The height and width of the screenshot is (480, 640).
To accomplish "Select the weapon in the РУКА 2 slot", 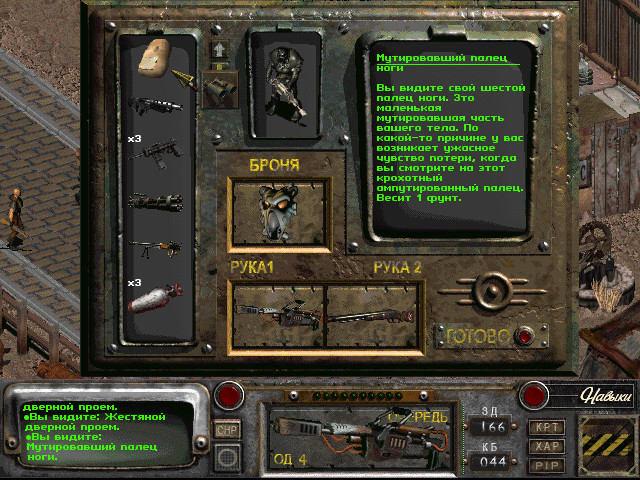I will [372, 314].
